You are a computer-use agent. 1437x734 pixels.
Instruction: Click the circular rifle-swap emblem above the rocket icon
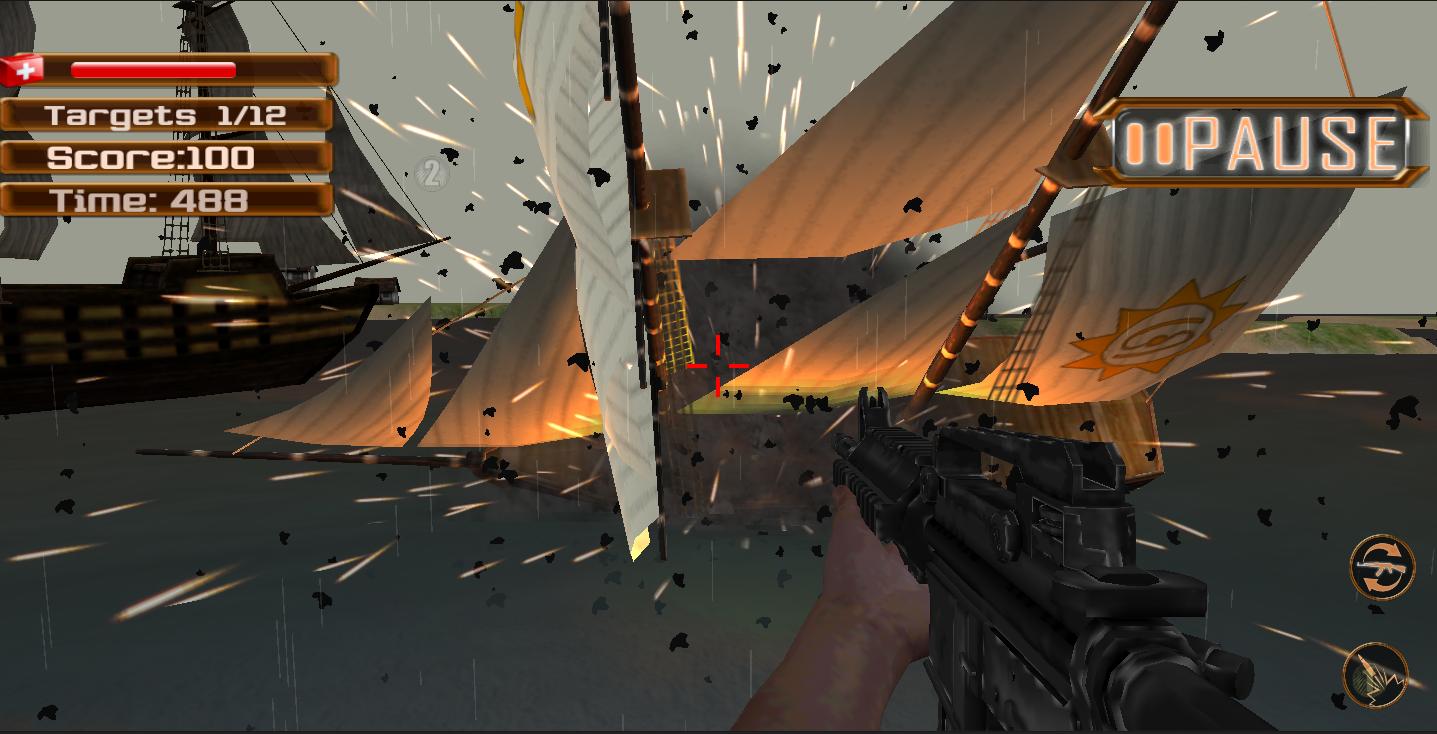(1383, 568)
